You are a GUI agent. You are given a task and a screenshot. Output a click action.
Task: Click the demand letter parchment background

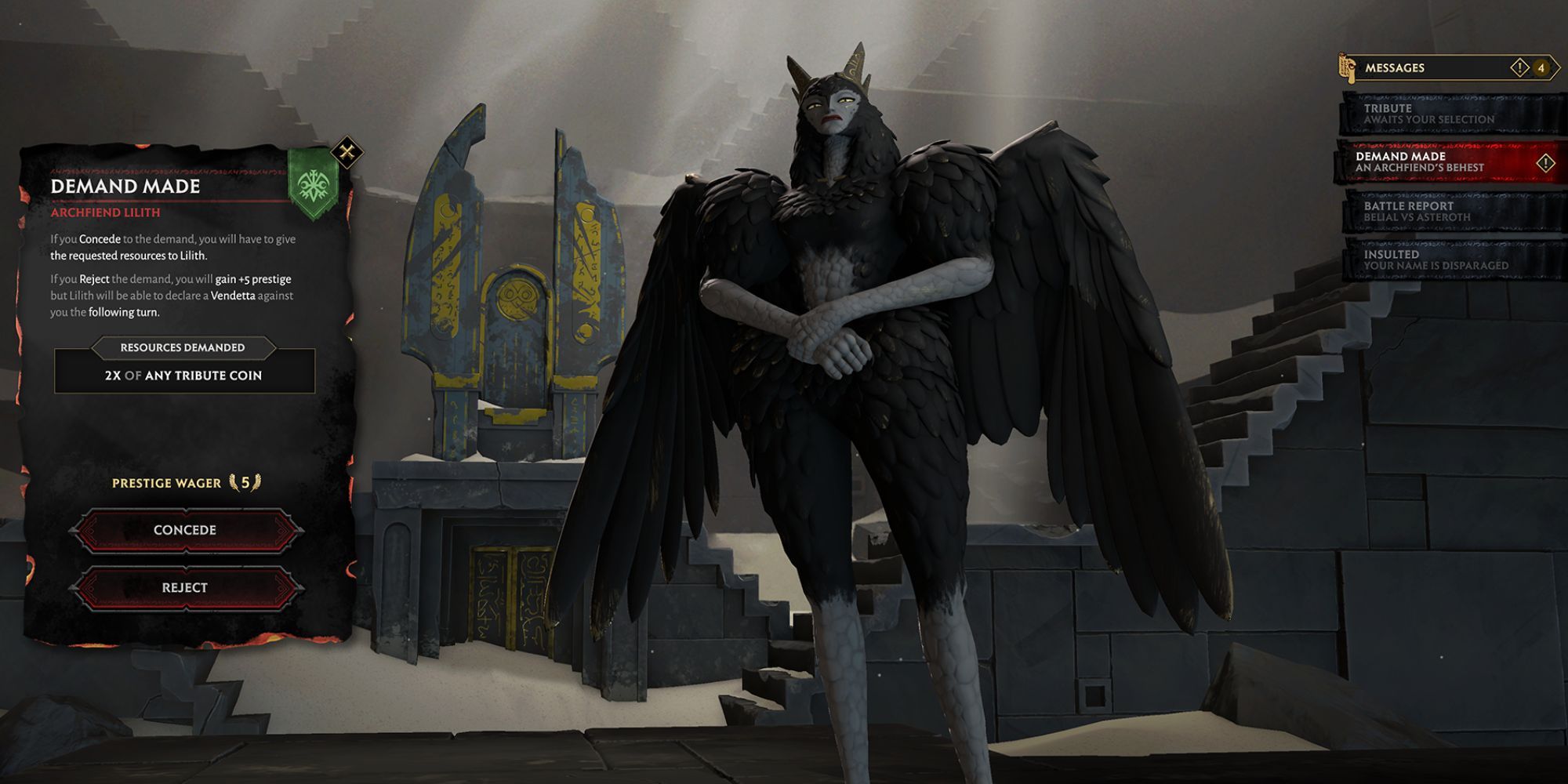(x=184, y=431)
